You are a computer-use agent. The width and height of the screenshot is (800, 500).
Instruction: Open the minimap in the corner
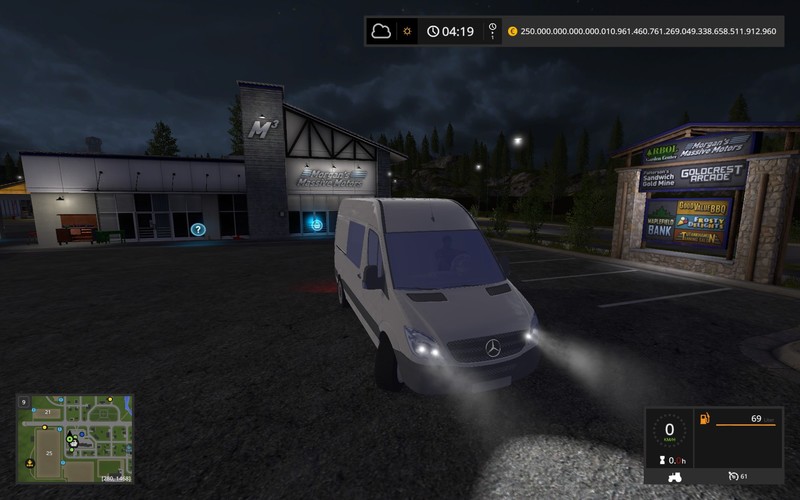75,439
